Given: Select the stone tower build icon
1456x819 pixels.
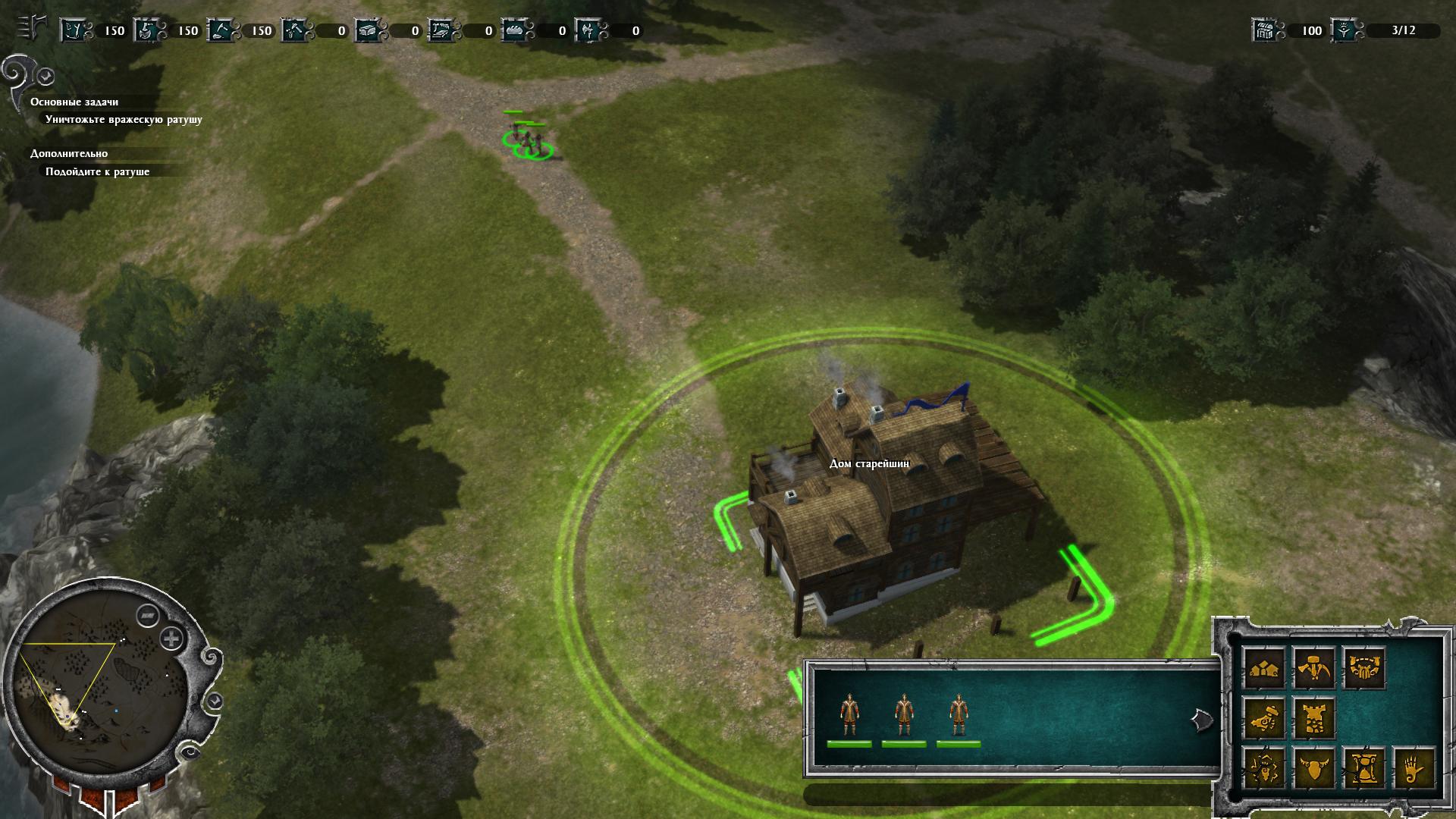Looking at the screenshot, I should [1314, 718].
